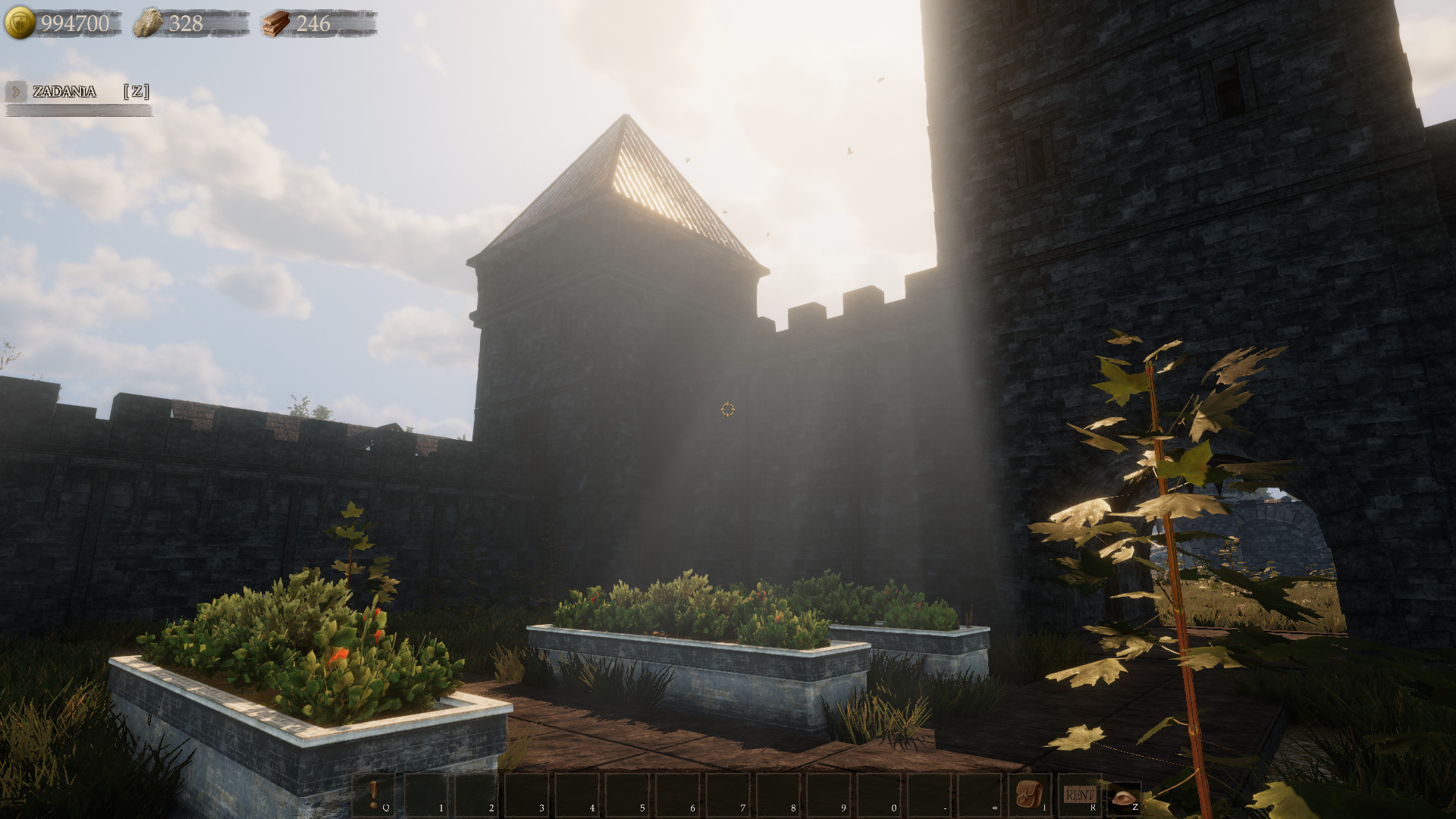Screen dimensions: 1456x819
Task: Click the exclamation mark icon in slot Q
Action: coord(375,792)
